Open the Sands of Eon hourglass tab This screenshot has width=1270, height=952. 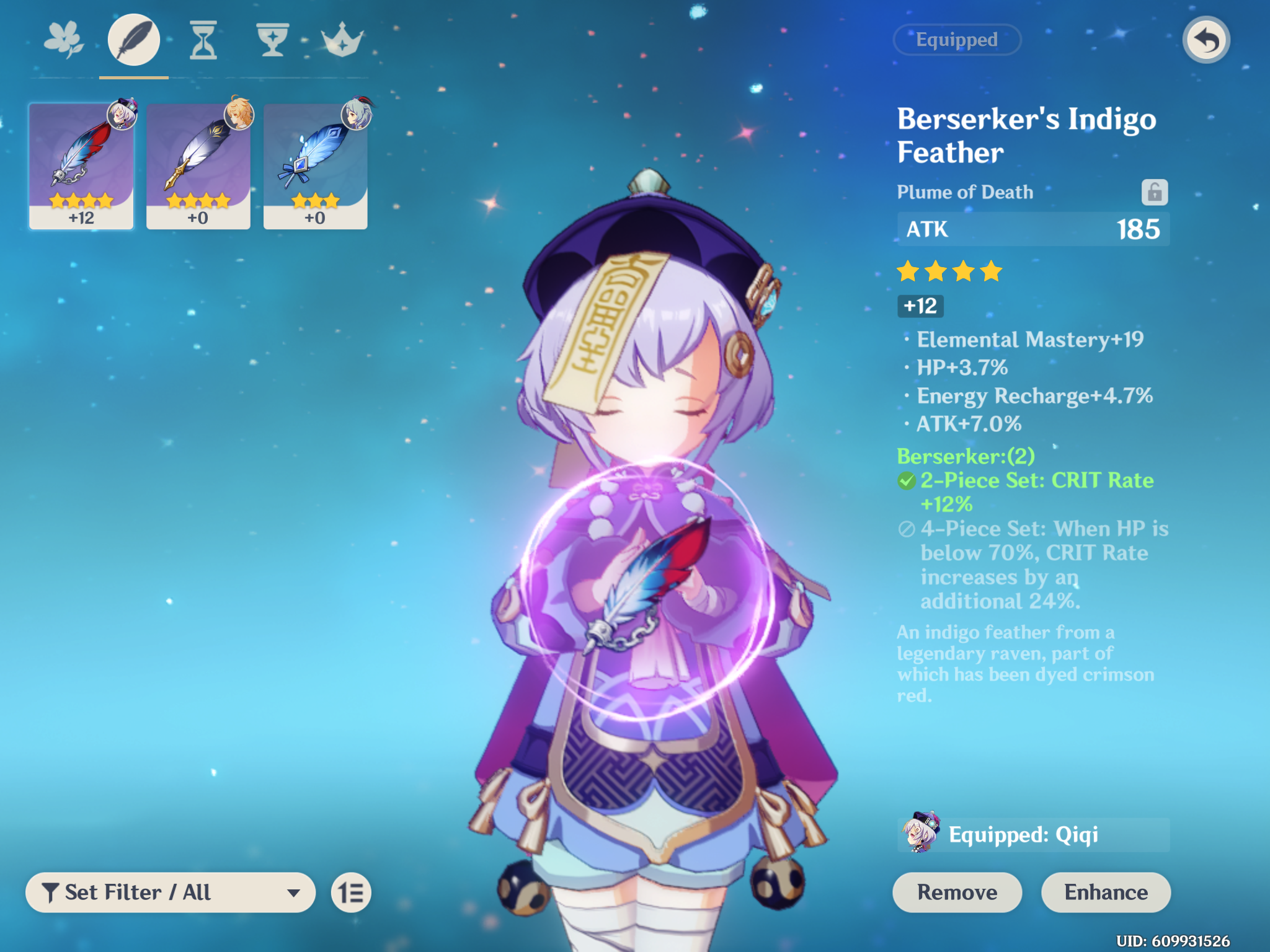pyautogui.click(x=203, y=40)
